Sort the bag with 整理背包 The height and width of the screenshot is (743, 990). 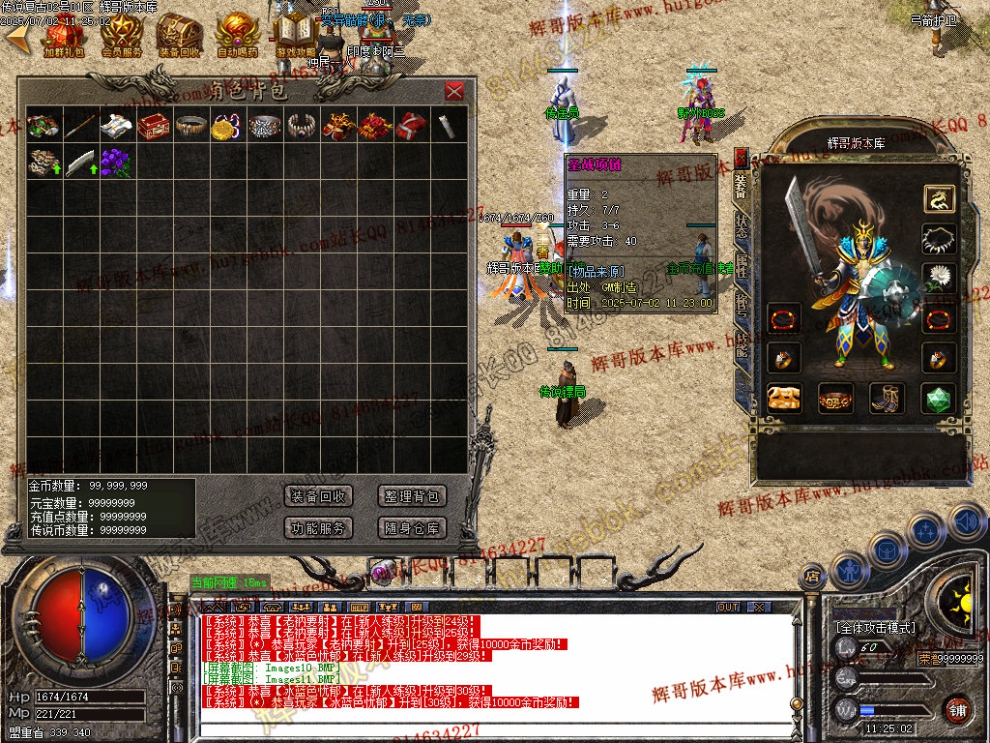(x=411, y=496)
